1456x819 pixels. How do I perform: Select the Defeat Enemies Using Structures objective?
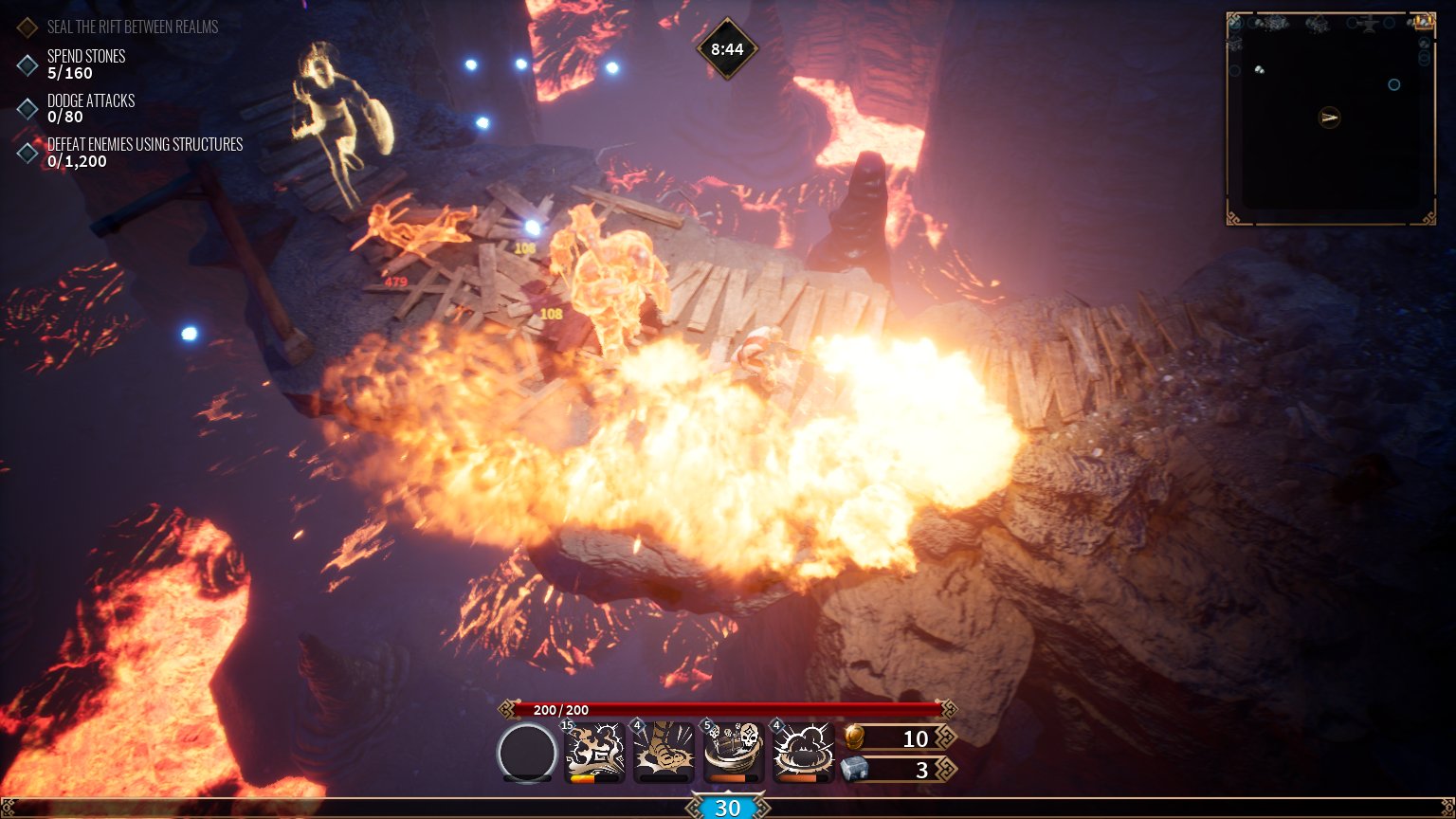144,153
